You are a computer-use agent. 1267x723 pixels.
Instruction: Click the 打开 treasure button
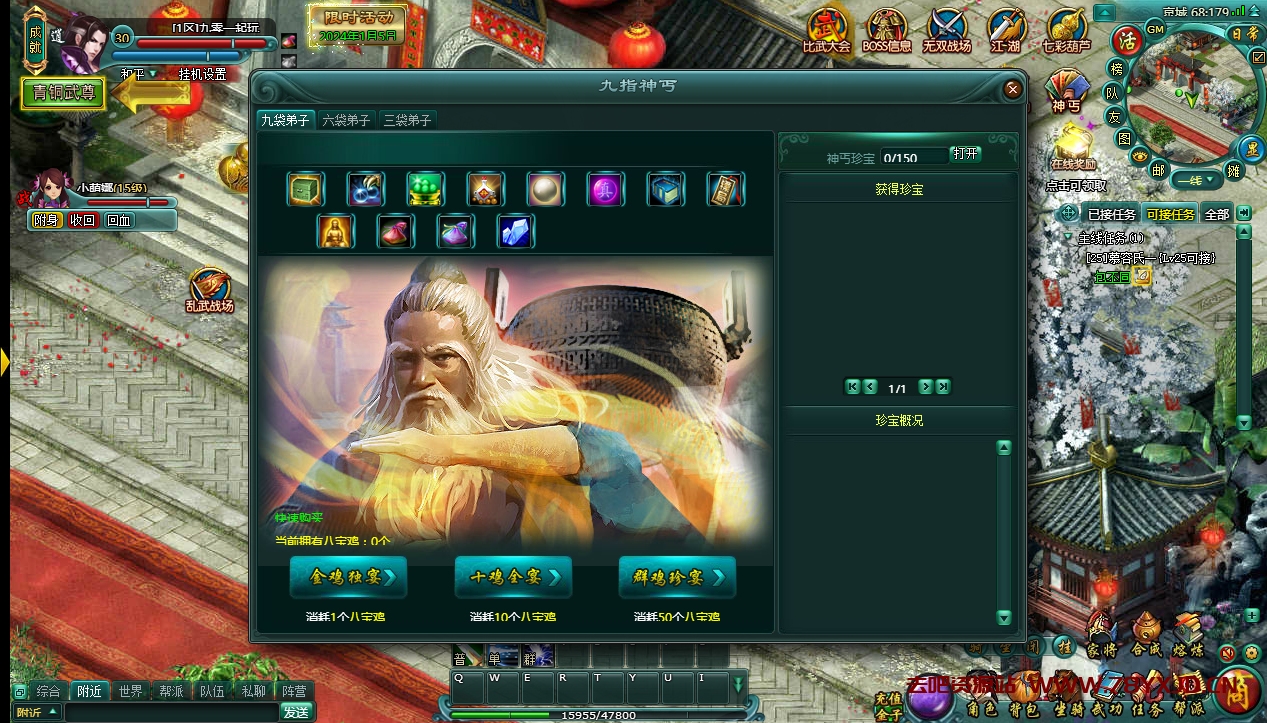(965, 155)
